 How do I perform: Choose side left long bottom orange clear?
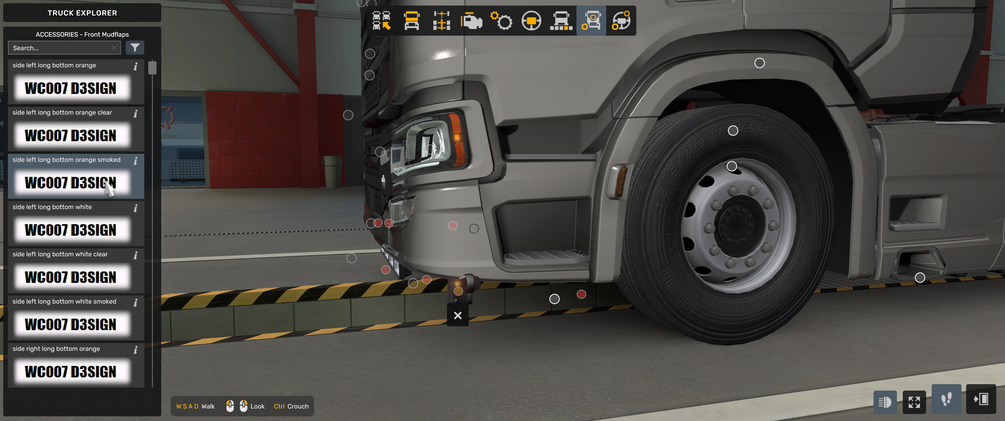click(x=71, y=135)
